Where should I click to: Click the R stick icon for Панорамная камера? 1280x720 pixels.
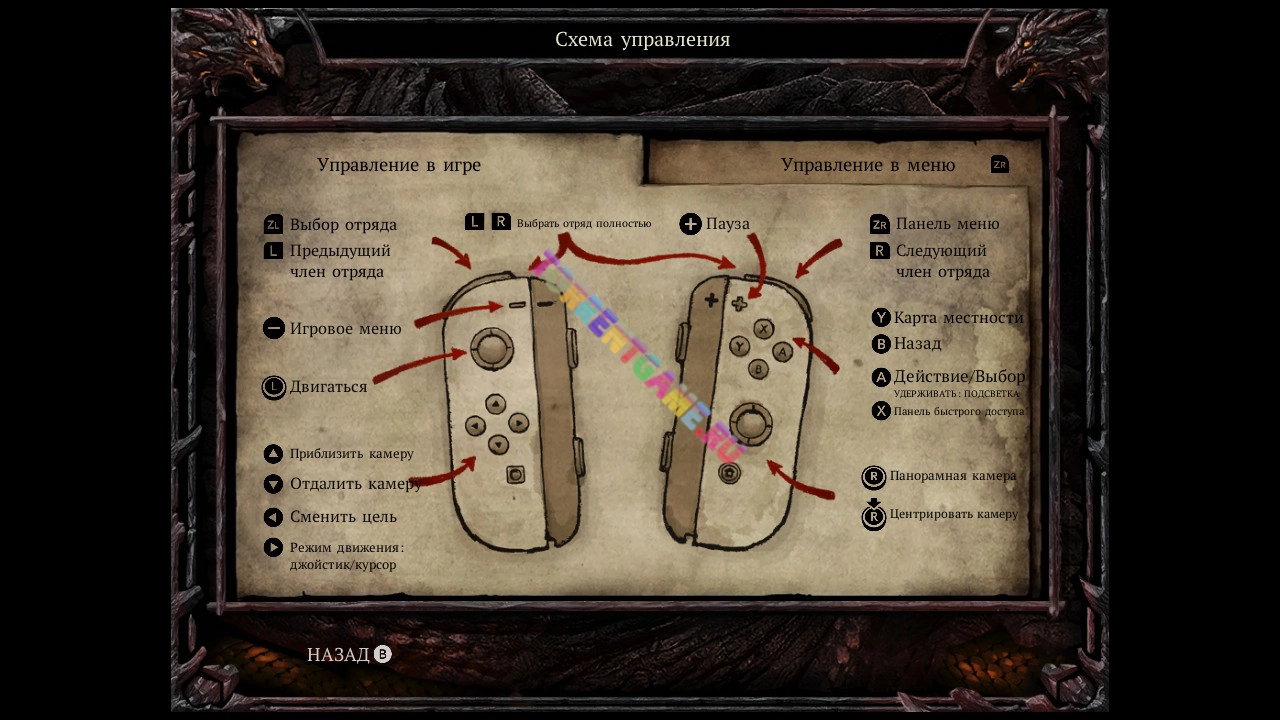pyautogui.click(x=872, y=476)
